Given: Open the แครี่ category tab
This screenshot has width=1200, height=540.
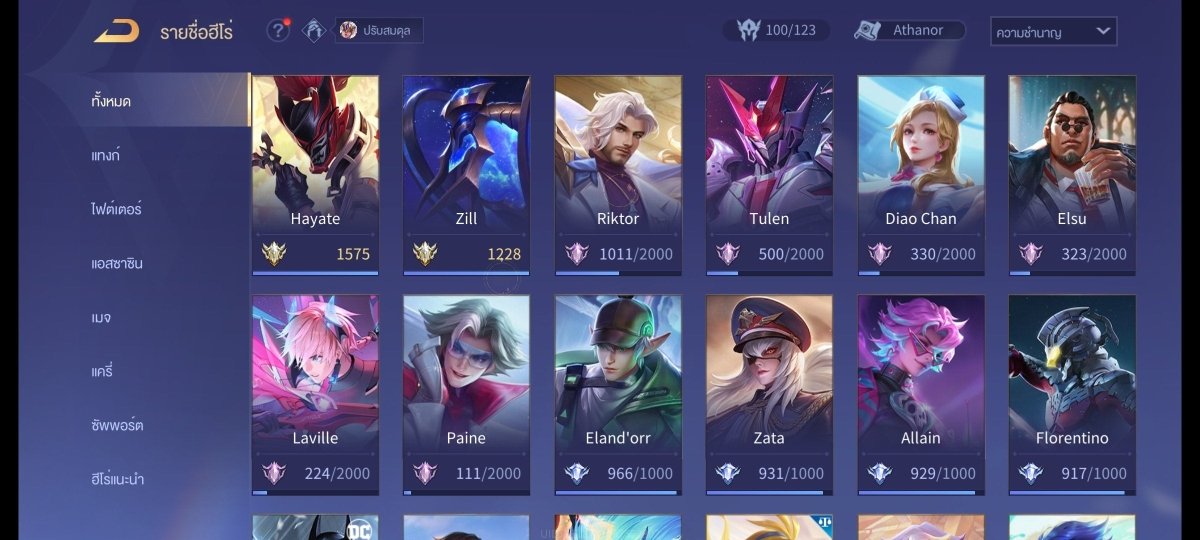Looking at the screenshot, I should (x=102, y=371).
